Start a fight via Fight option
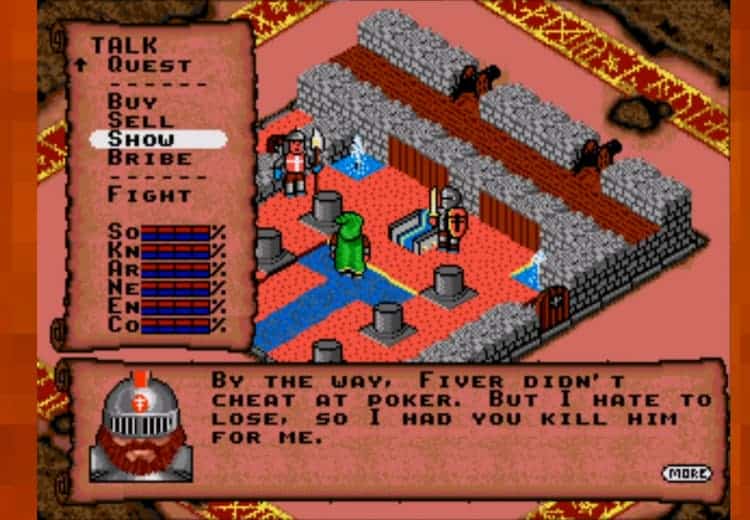 (x=149, y=195)
